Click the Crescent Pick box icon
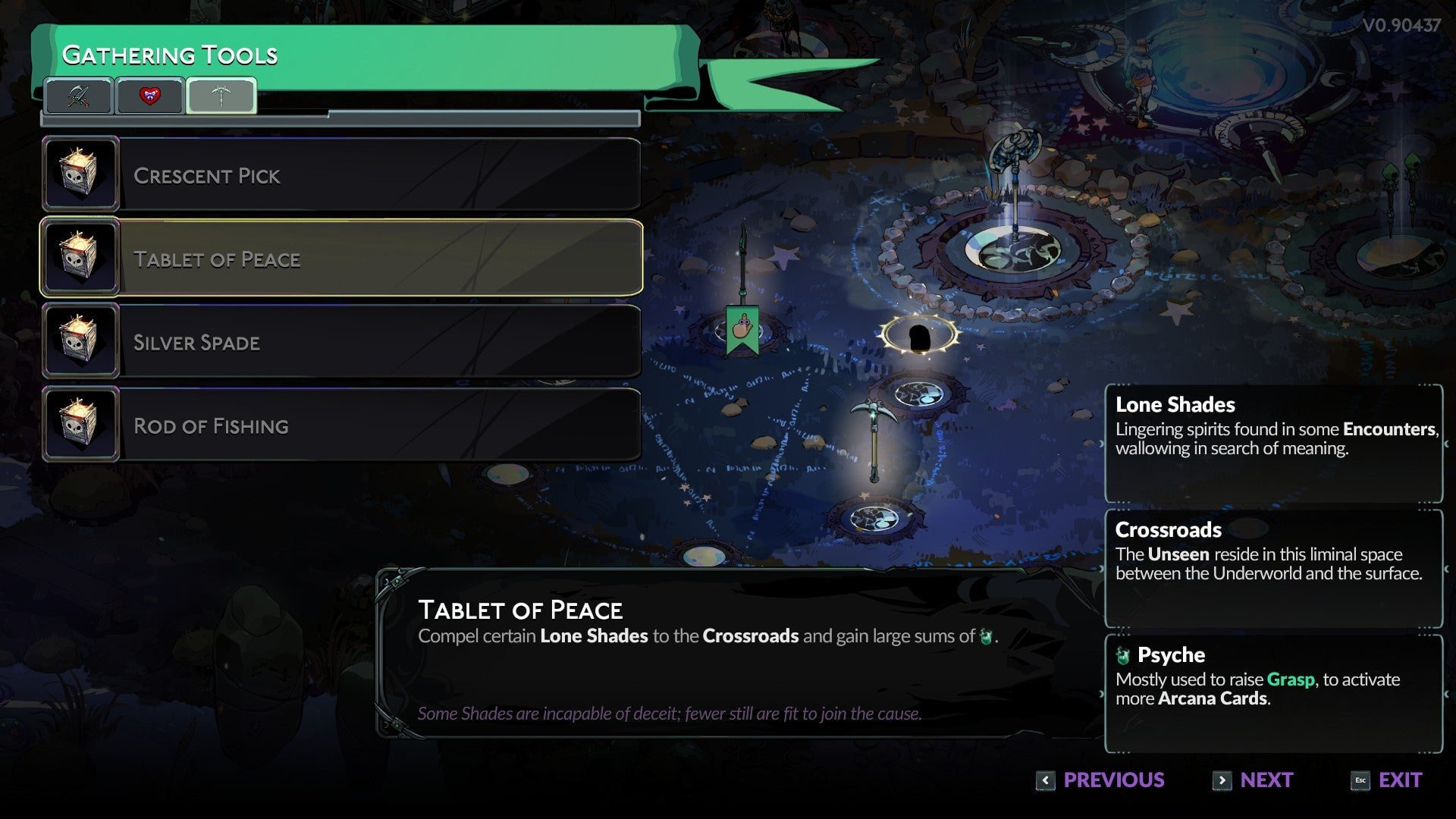This screenshot has height=819, width=1456. [x=80, y=174]
